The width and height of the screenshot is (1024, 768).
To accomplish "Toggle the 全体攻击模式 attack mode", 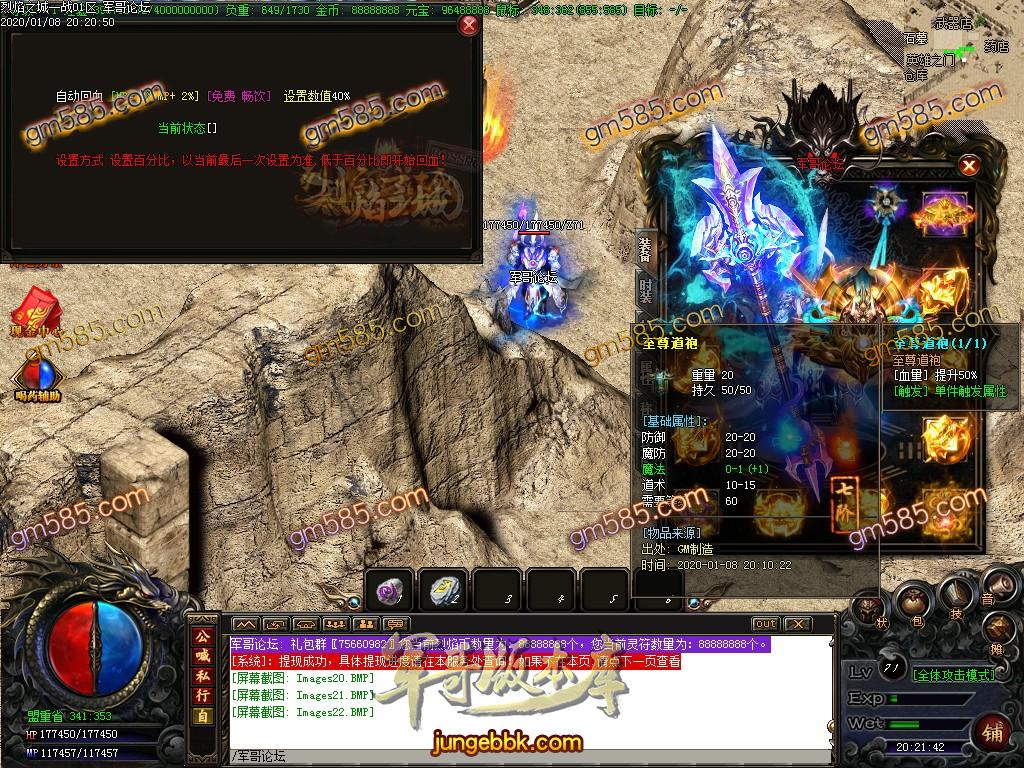I will click(x=954, y=673).
